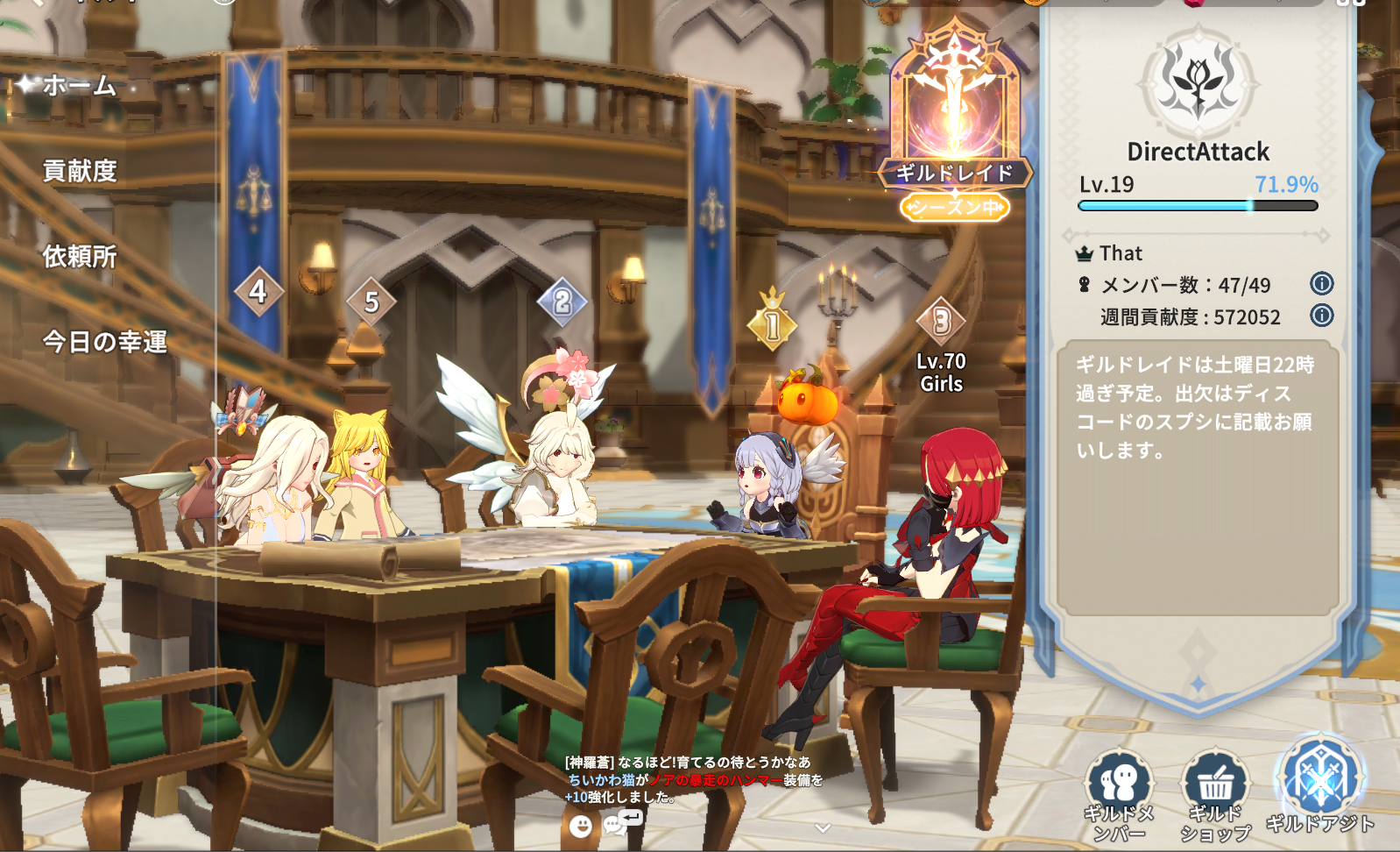This screenshot has height=852, width=1400.
Task: Open the emoji smiley face picker
Action: tap(580, 826)
